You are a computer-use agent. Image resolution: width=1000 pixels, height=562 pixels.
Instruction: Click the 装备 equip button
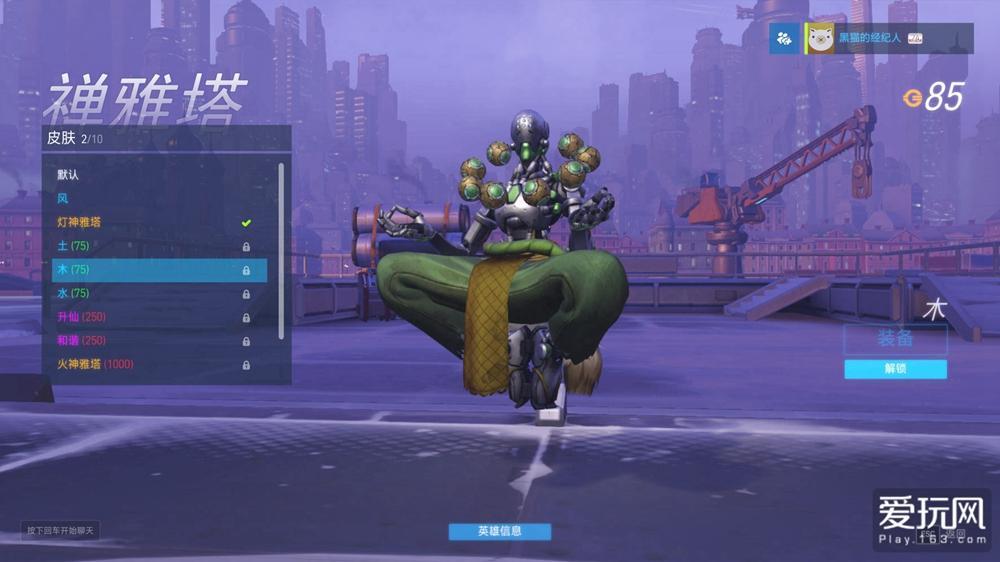click(x=895, y=339)
